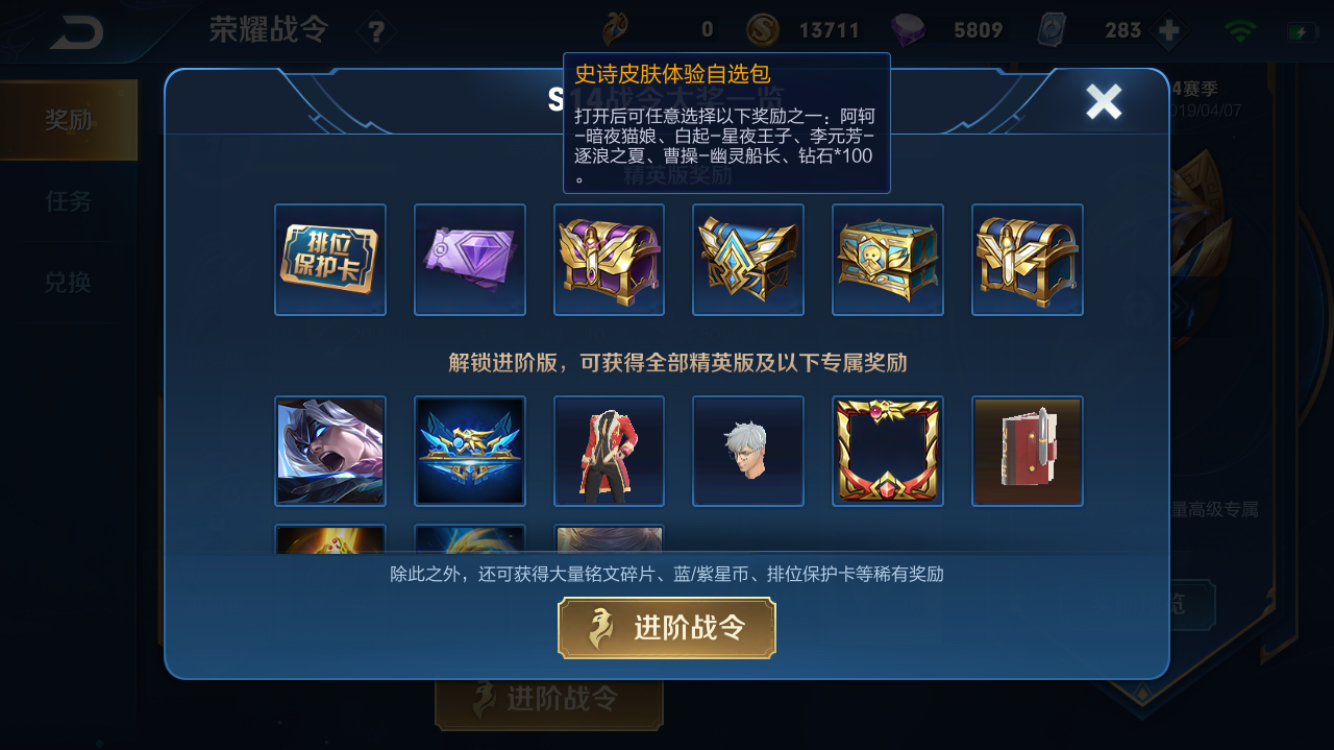Open the purple butterfly treasure chest reward
This screenshot has height=750, width=1334.
click(x=609, y=259)
